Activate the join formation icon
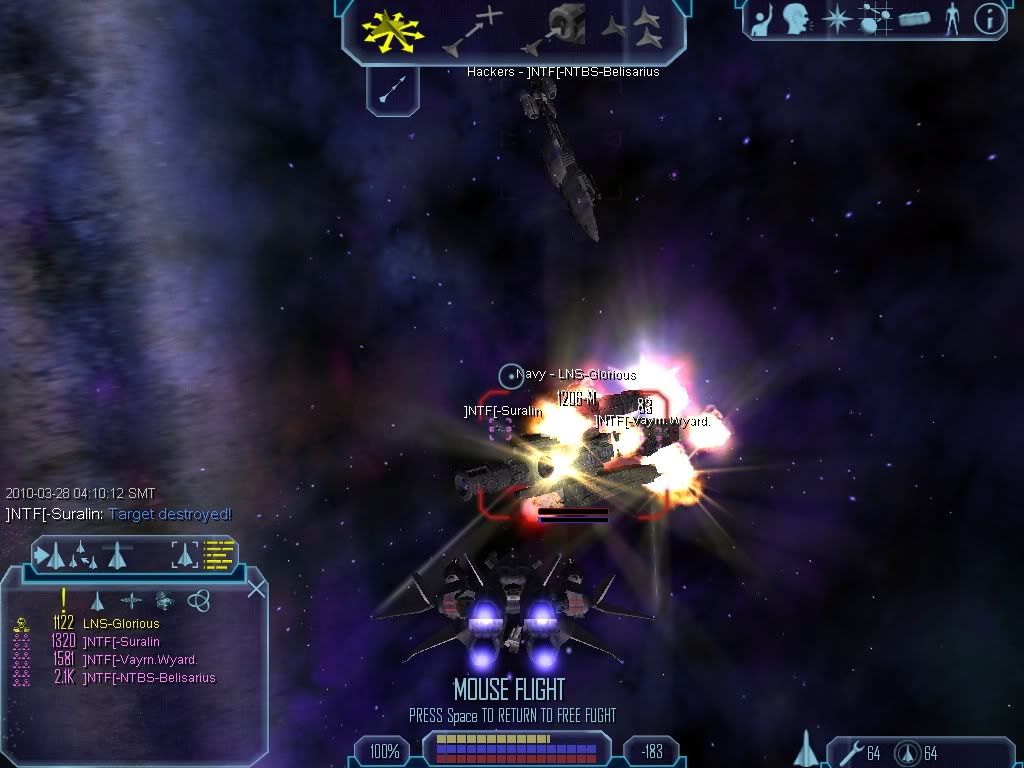This screenshot has height=768, width=1024. click(x=631, y=29)
